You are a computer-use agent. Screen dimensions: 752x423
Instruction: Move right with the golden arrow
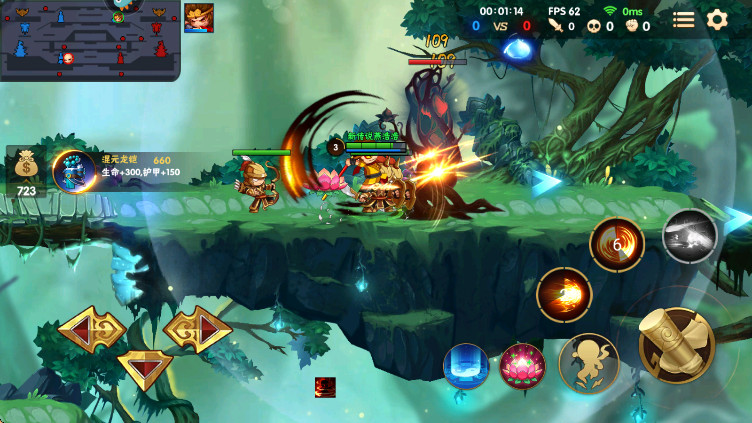tap(198, 328)
